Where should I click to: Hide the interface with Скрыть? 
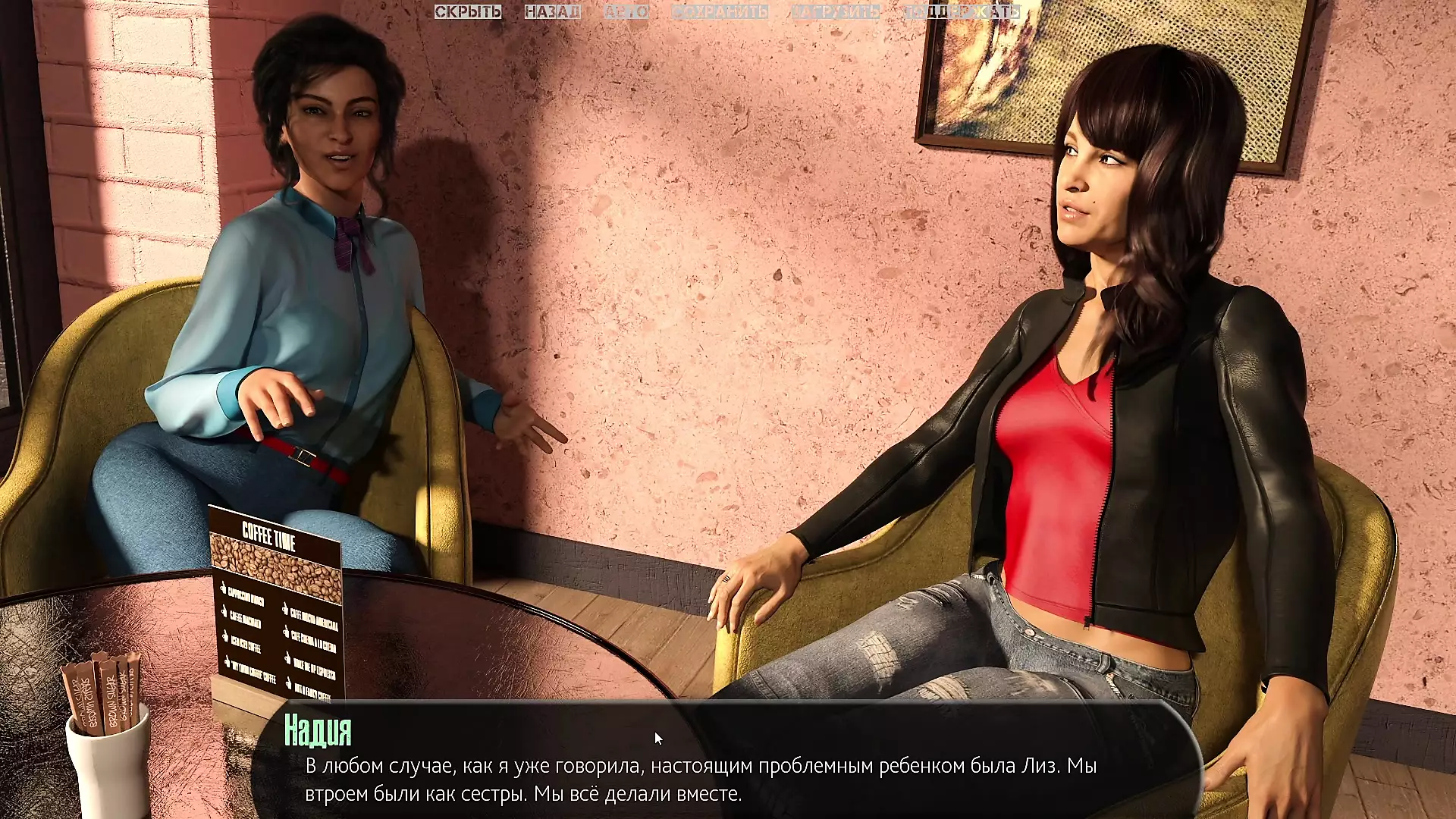pos(468,12)
